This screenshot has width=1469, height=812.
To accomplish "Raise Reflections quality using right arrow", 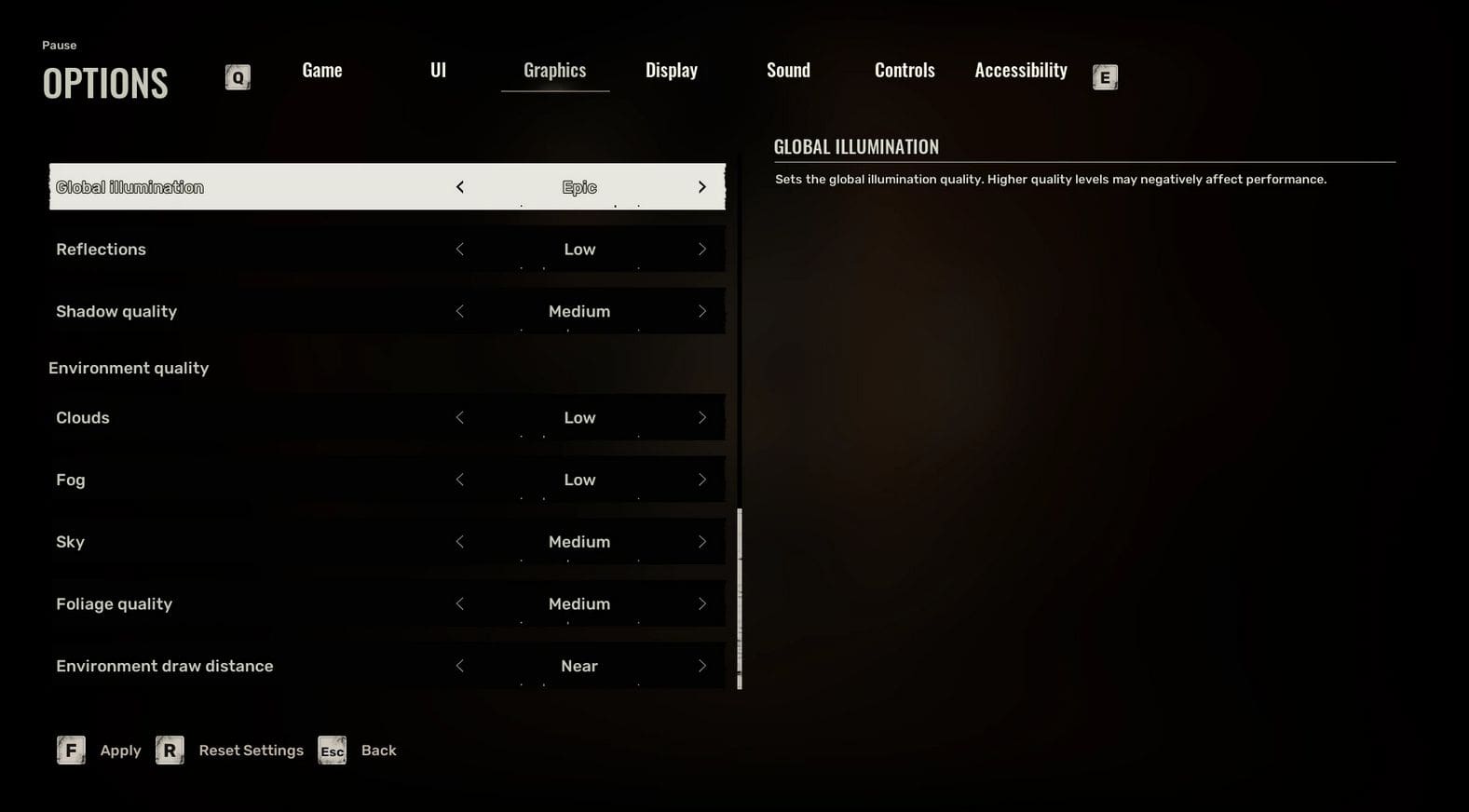I will tap(702, 250).
